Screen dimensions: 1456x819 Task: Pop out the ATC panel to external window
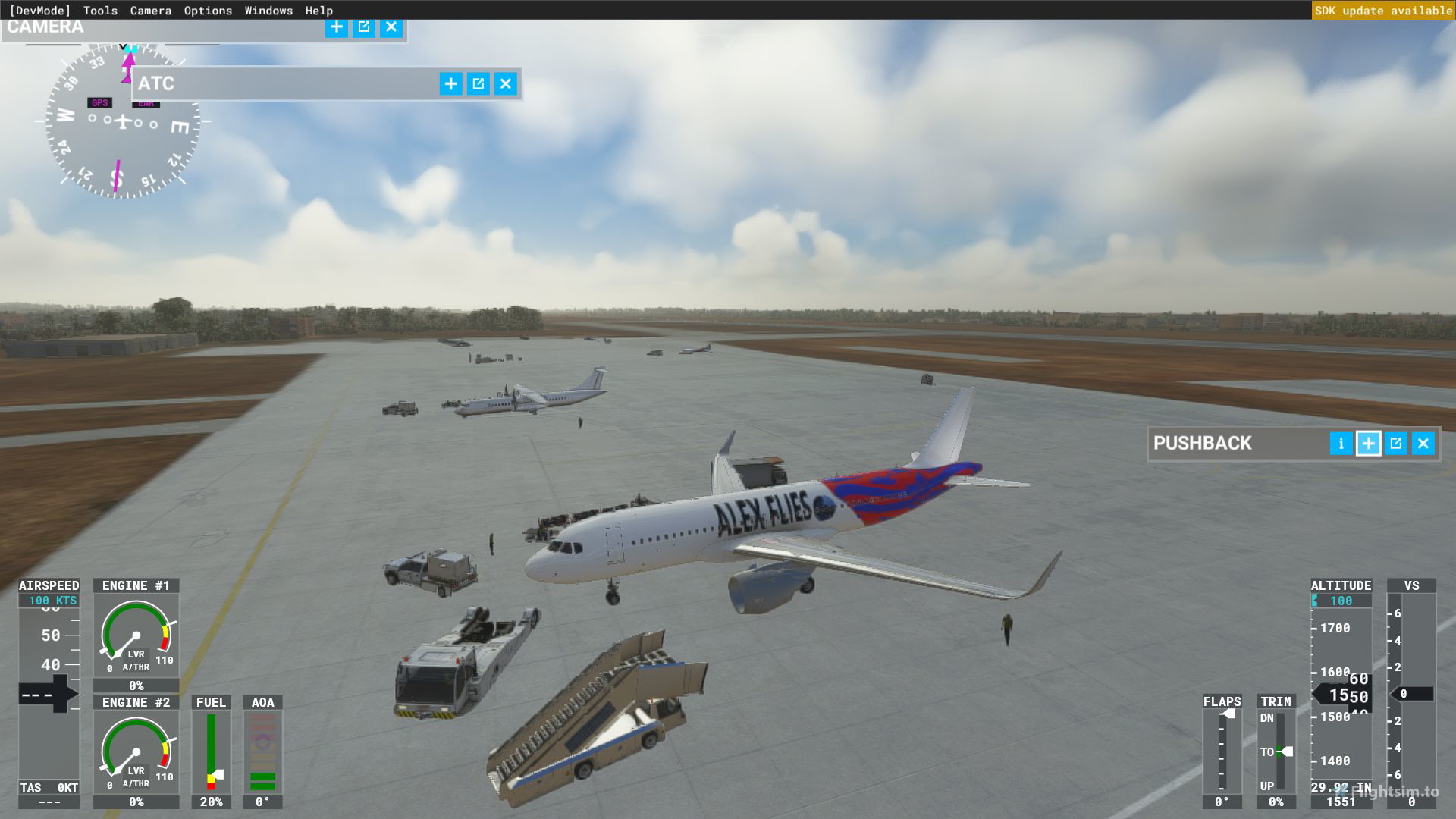(x=478, y=84)
